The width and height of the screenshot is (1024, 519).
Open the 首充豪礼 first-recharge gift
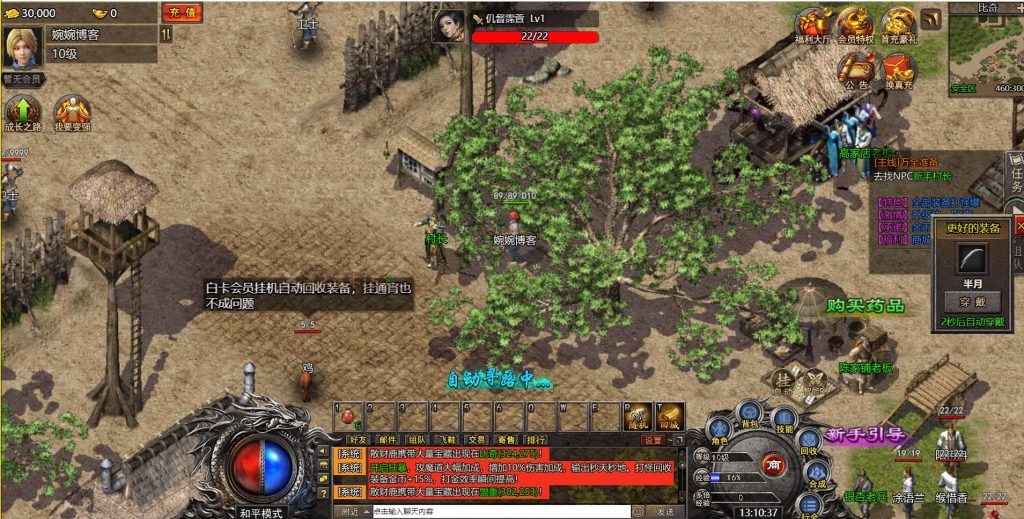click(897, 25)
